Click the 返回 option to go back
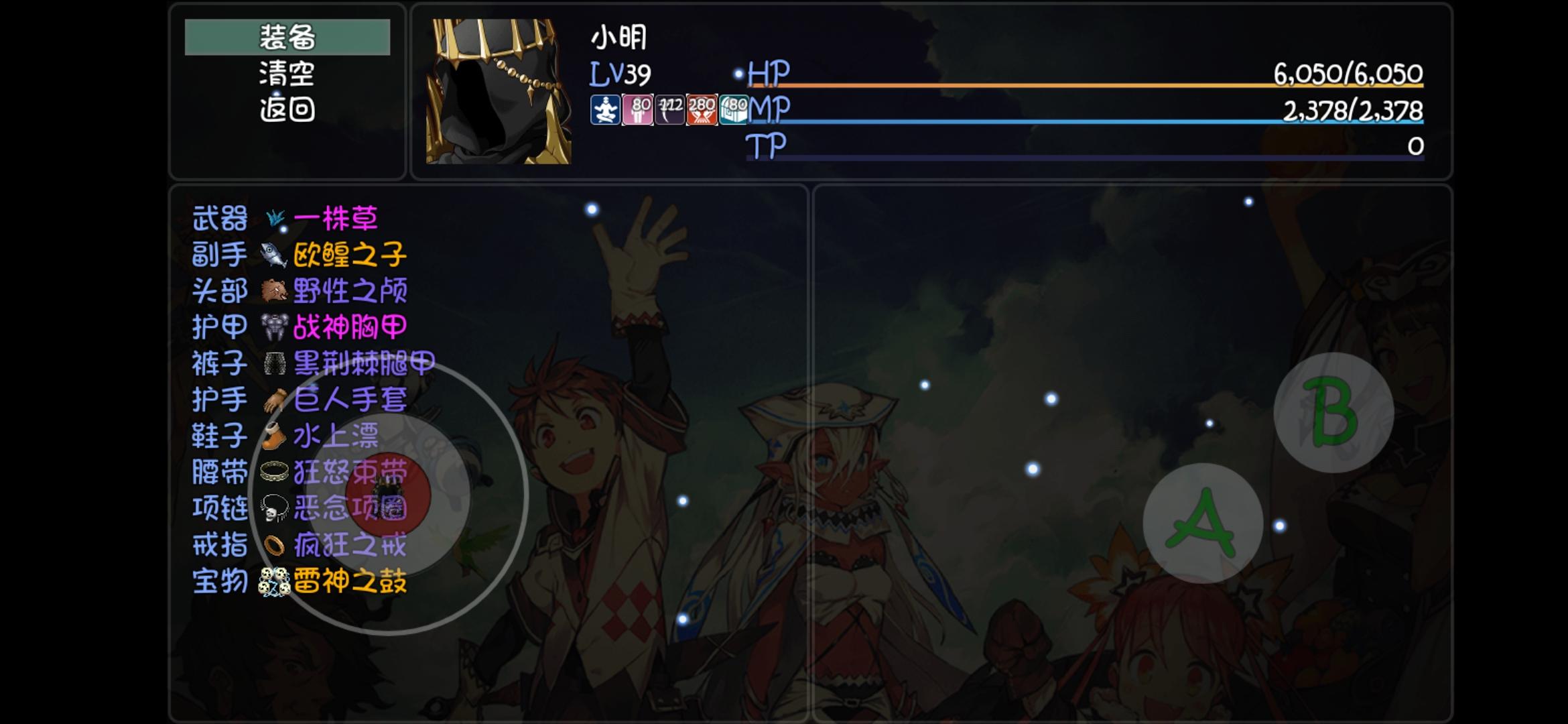 click(x=287, y=109)
